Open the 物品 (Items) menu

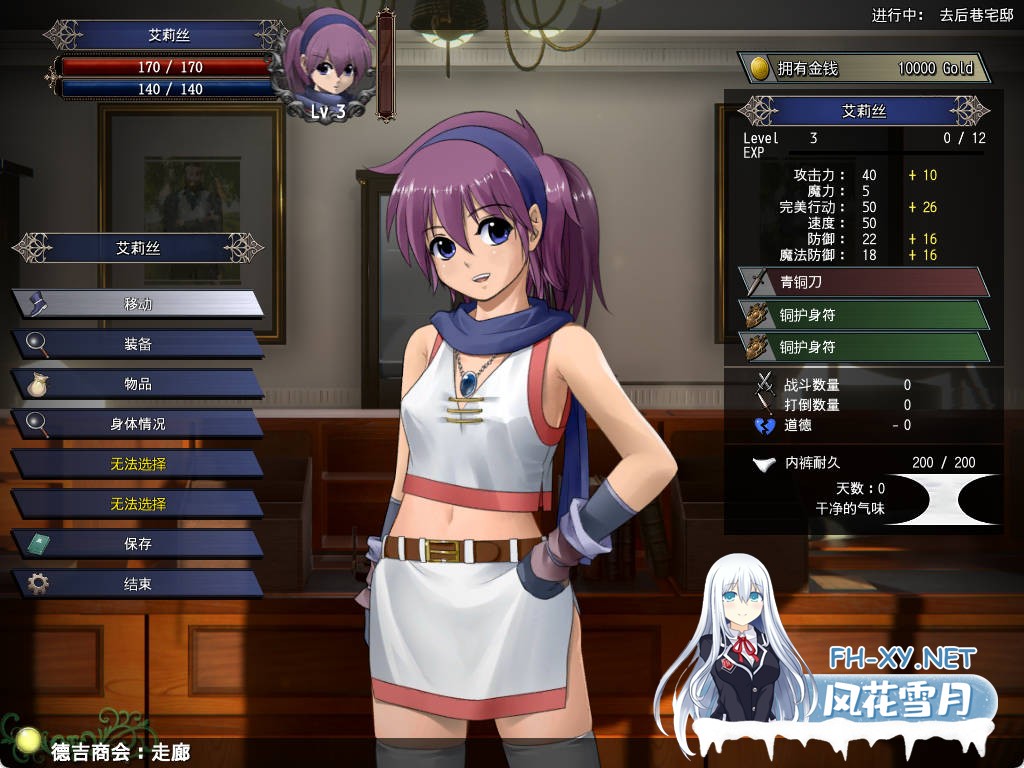pos(138,384)
